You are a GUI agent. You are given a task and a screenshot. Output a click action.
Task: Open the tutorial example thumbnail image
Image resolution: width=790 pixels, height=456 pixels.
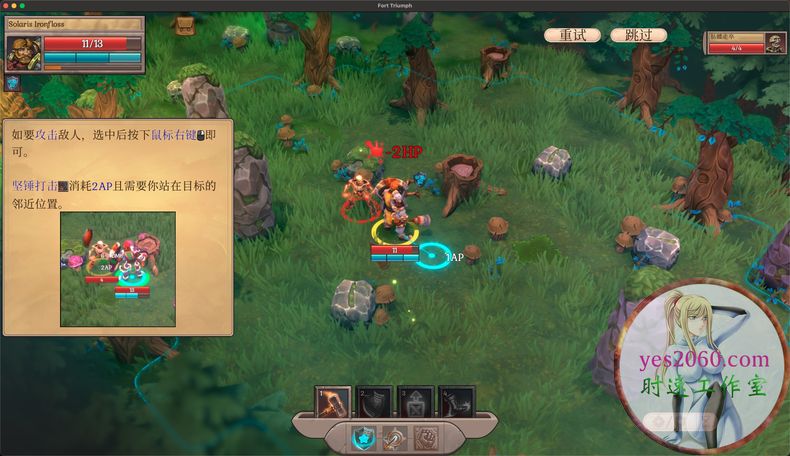pos(117,269)
